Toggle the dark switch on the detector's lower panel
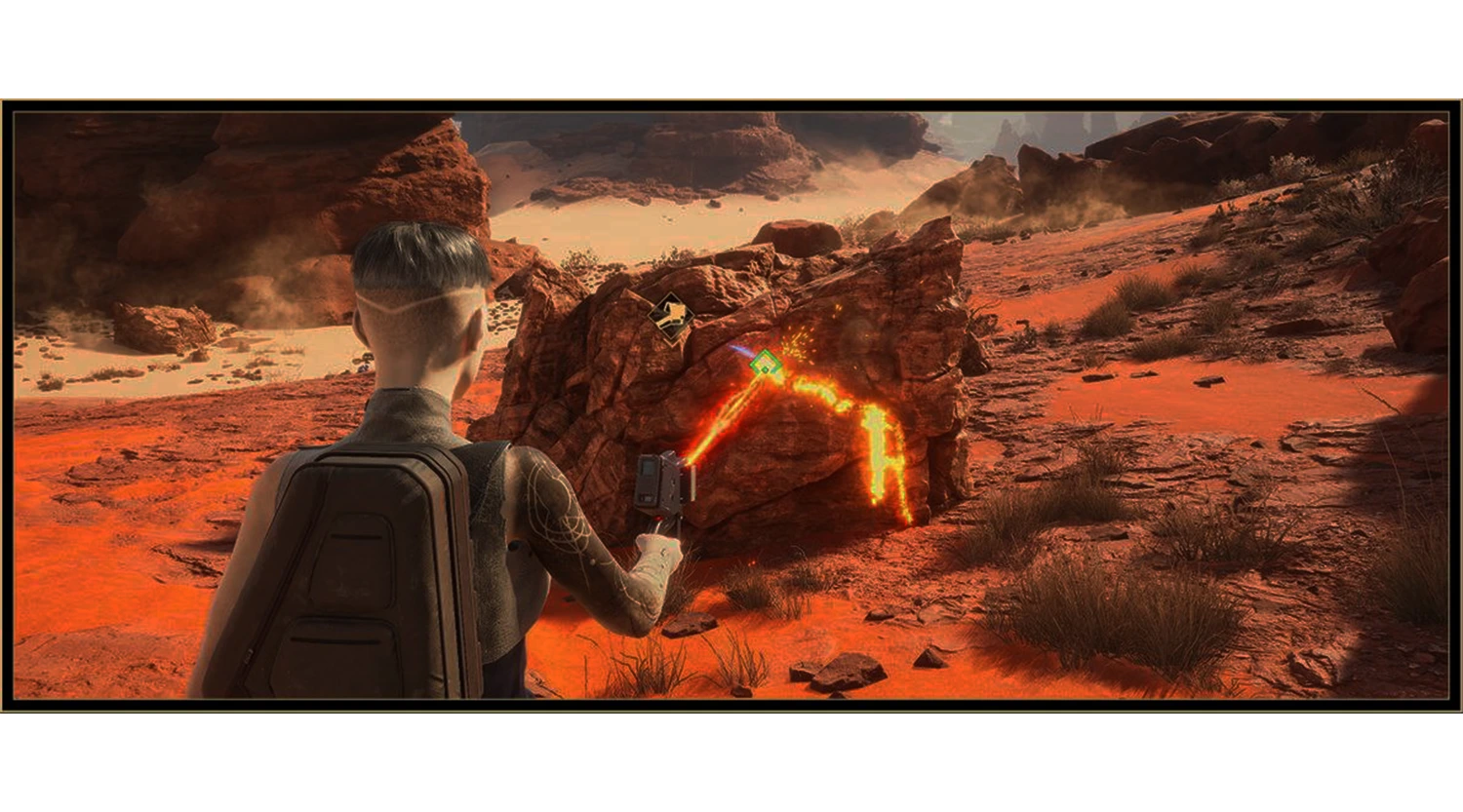The width and height of the screenshot is (1463, 812). tap(646, 499)
